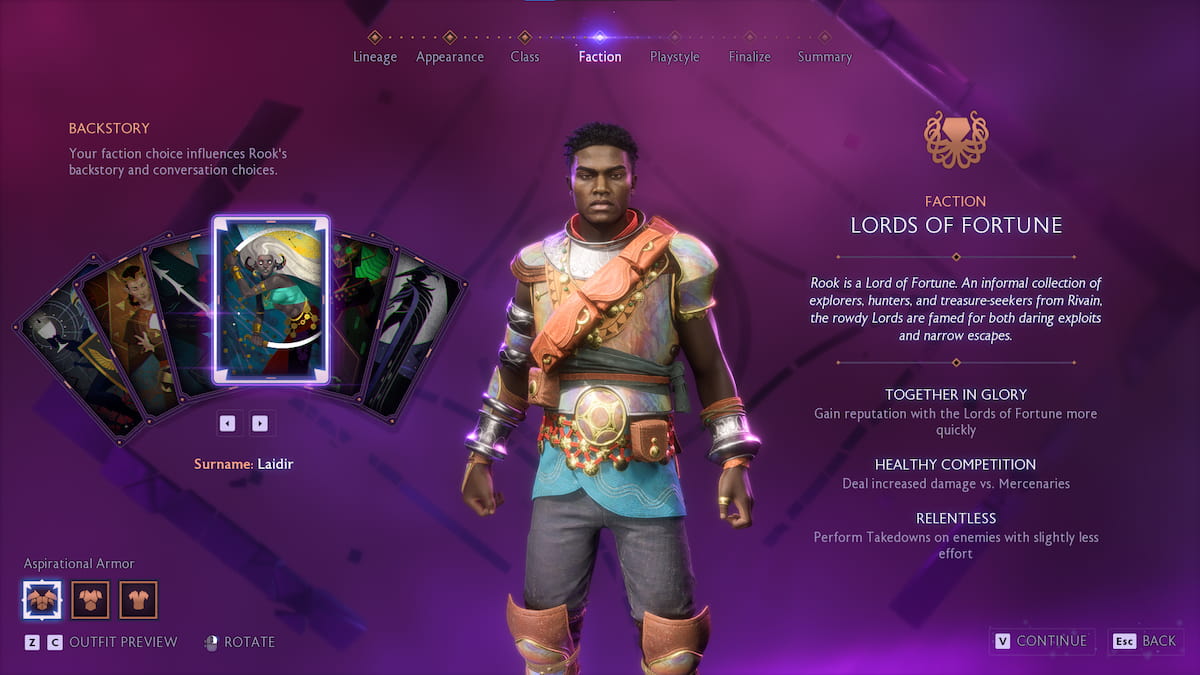Click the next faction arrow button
The image size is (1200, 675).
[260, 423]
